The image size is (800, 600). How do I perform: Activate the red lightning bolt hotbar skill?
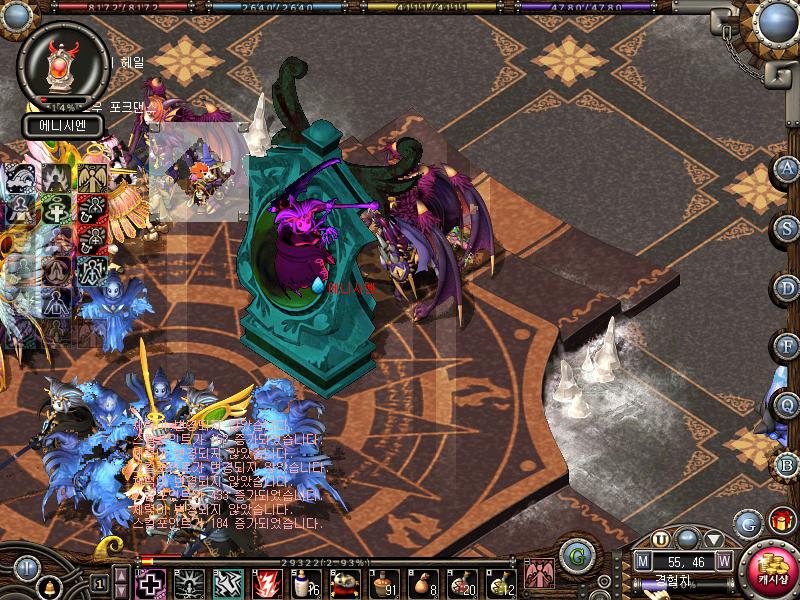tap(268, 582)
